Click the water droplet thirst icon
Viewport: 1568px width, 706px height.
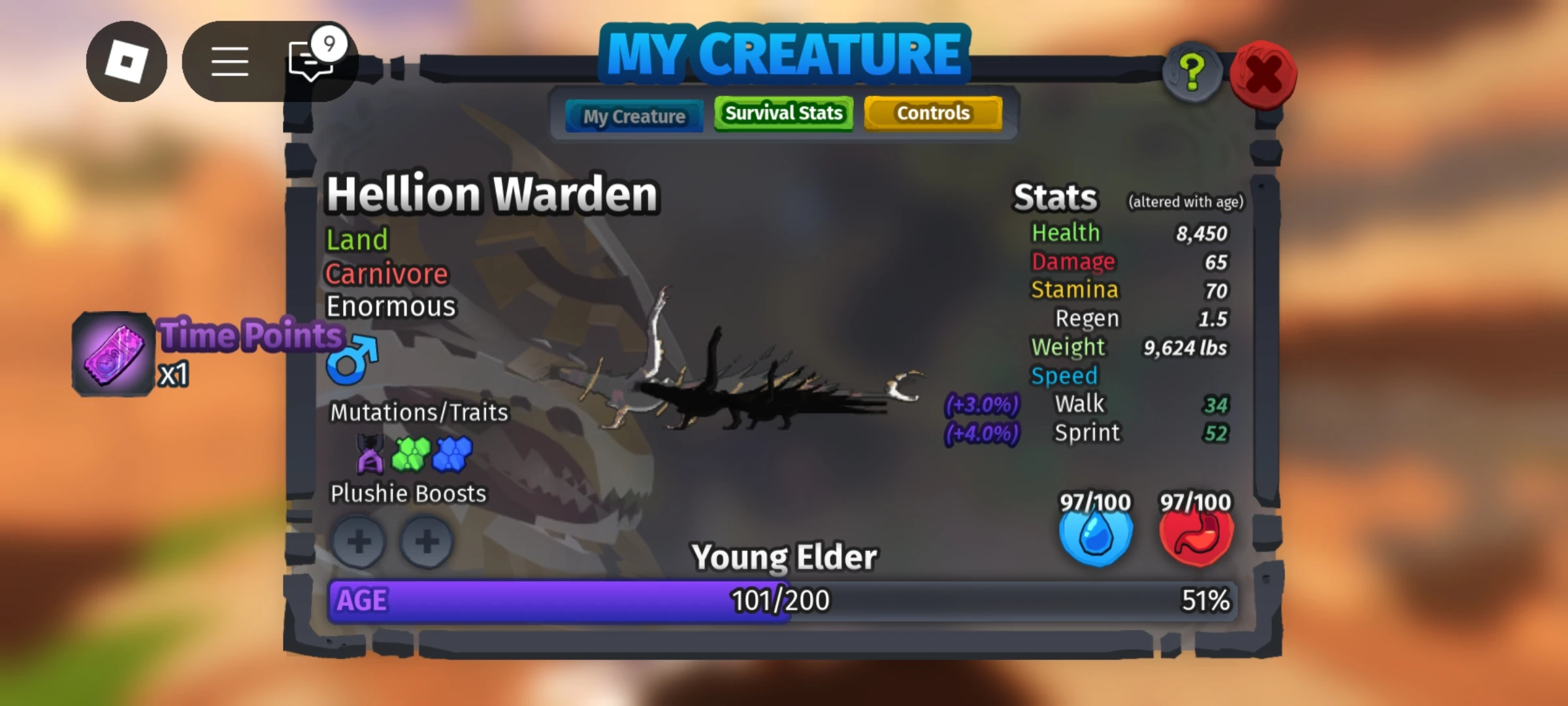pos(1096,534)
